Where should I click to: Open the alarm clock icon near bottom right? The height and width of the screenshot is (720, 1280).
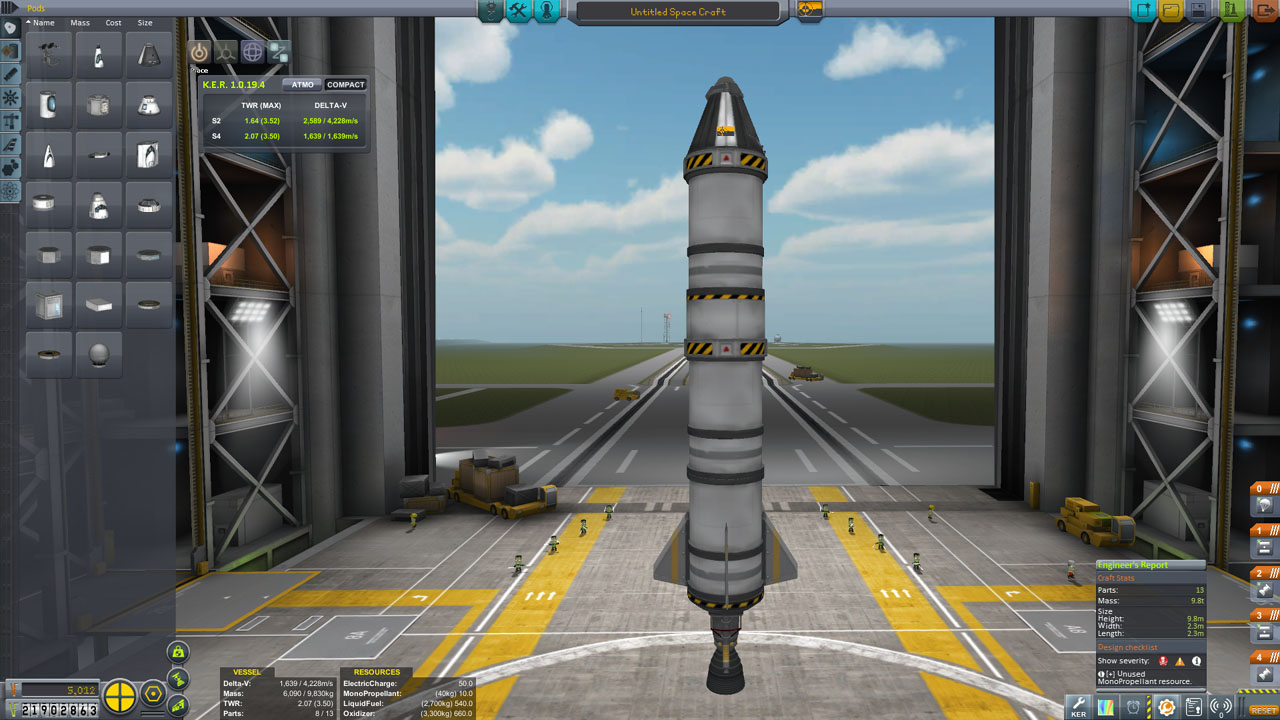click(x=1133, y=706)
